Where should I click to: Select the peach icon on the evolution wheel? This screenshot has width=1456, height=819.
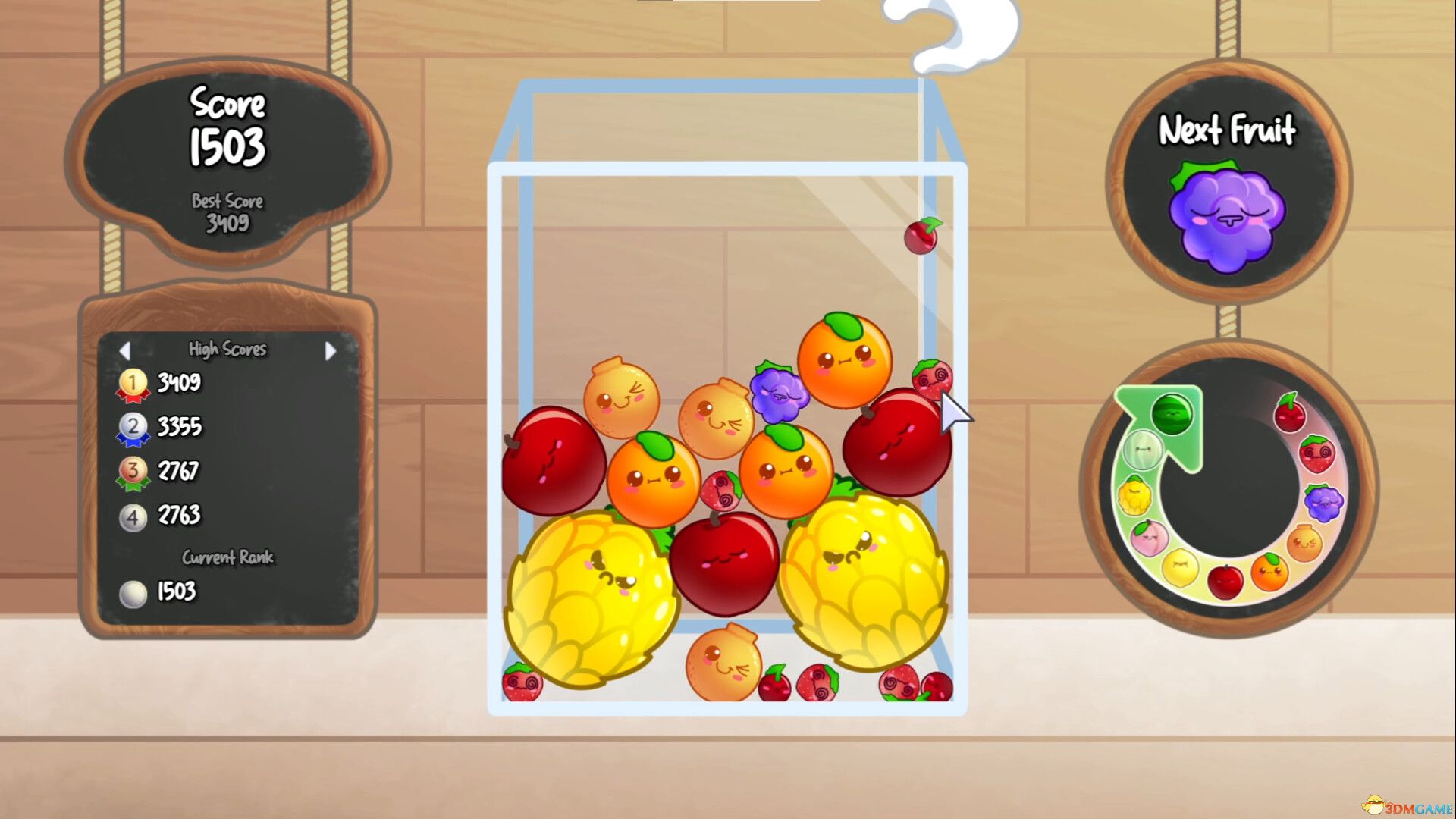[1148, 538]
